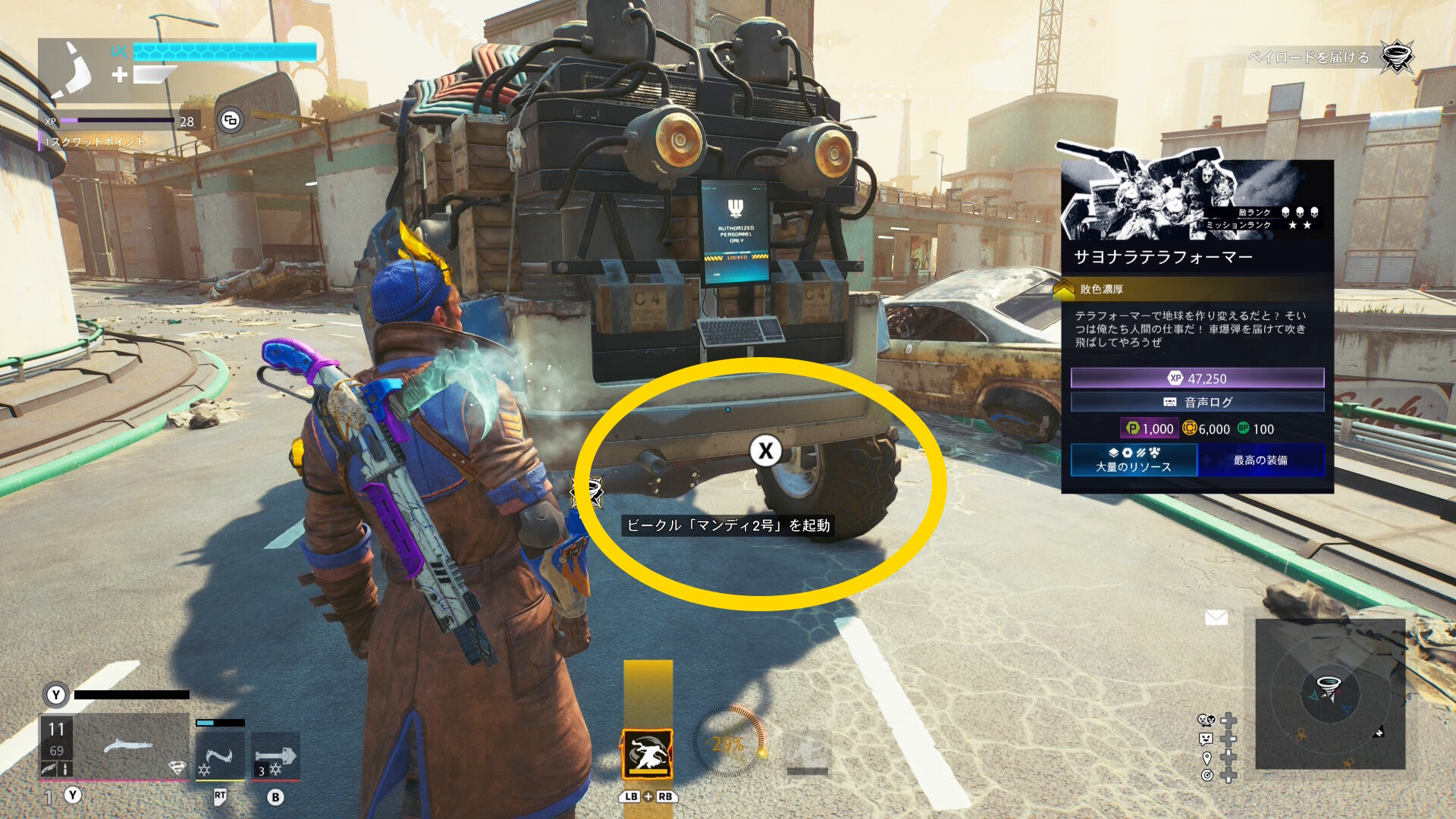The width and height of the screenshot is (1456, 819).
Task: Open the circular minimap
Action: 1329,694
